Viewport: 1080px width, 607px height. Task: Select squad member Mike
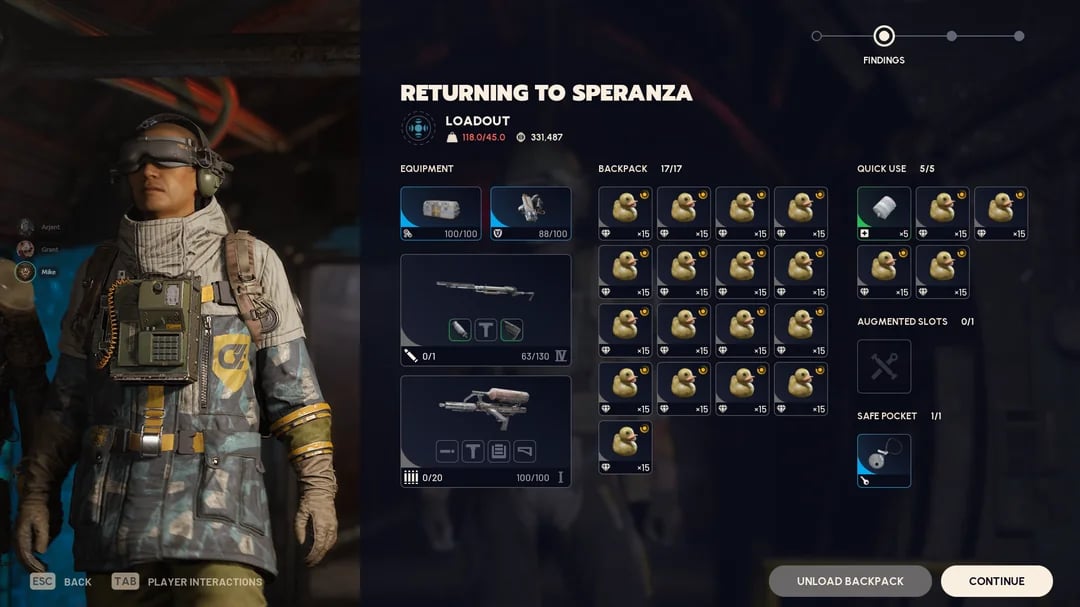[x=27, y=271]
